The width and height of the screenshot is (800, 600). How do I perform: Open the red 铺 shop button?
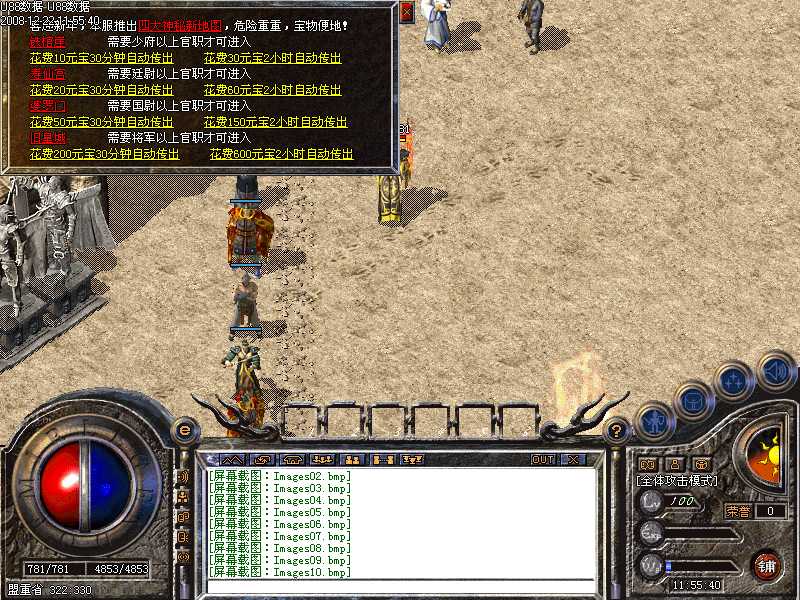pyautogui.click(x=766, y=565)
